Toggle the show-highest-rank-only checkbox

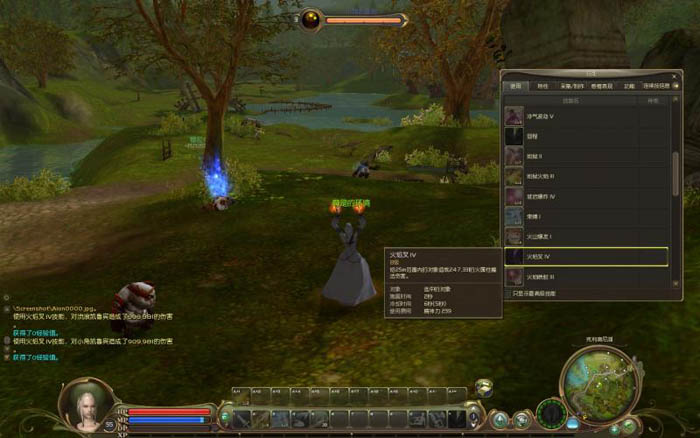coord(507,293)
